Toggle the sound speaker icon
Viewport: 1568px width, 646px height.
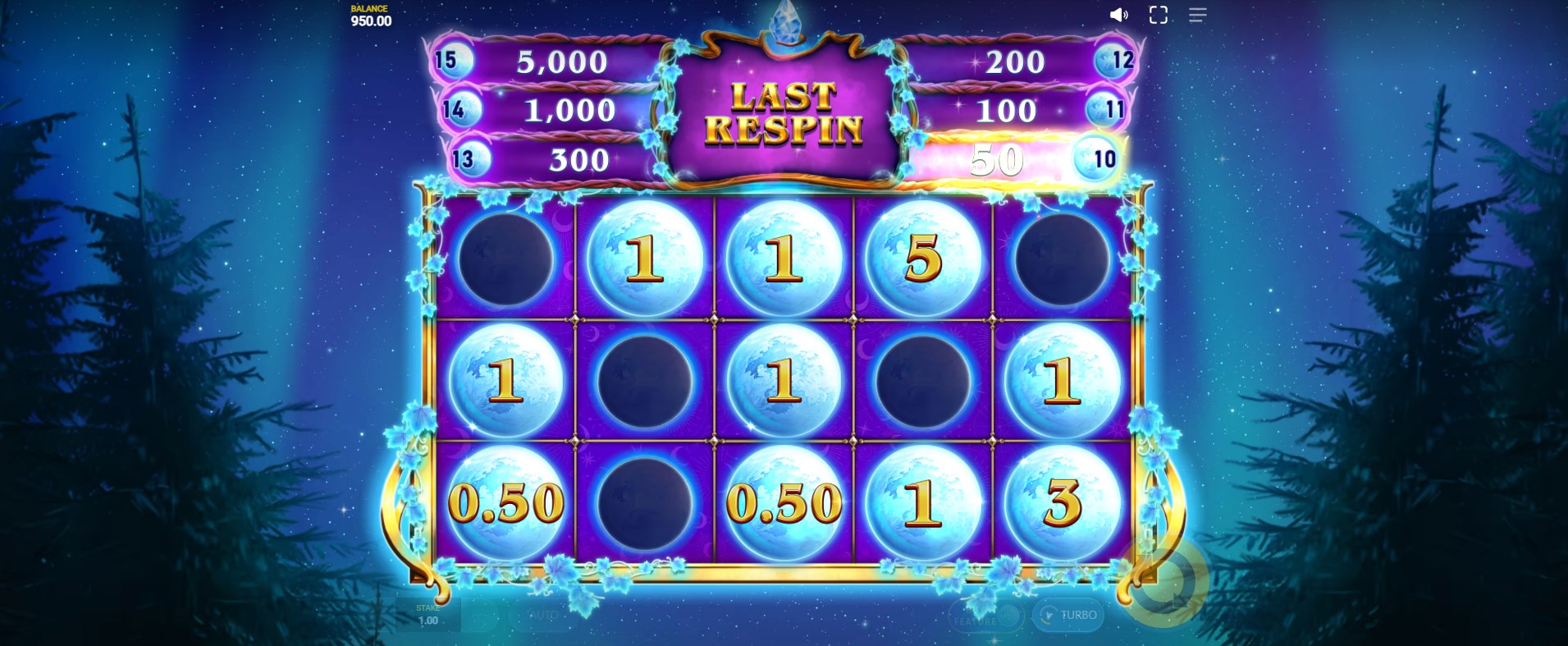click(1118, 15)
